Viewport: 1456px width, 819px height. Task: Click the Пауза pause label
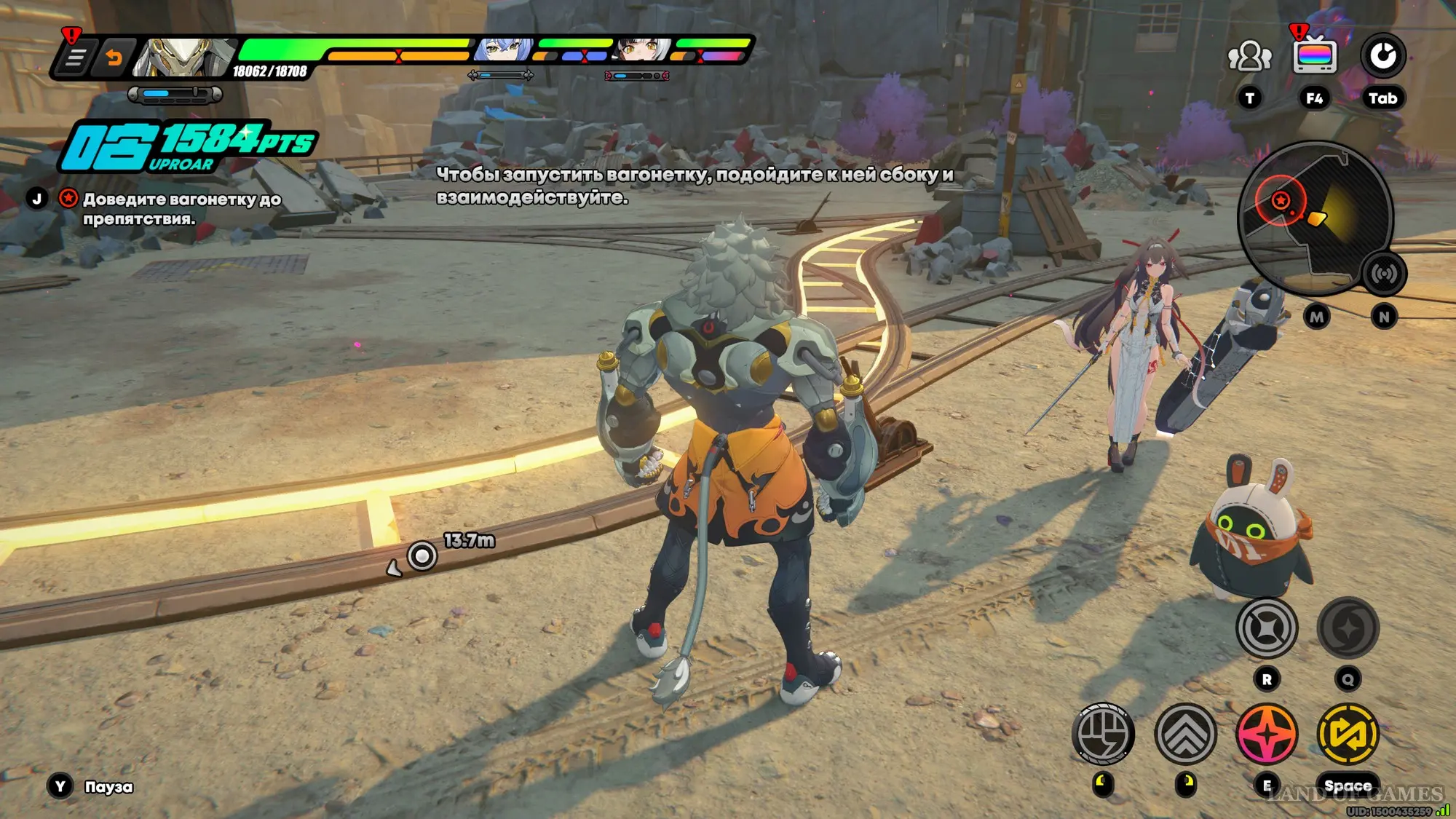click(x=108, y=787)
